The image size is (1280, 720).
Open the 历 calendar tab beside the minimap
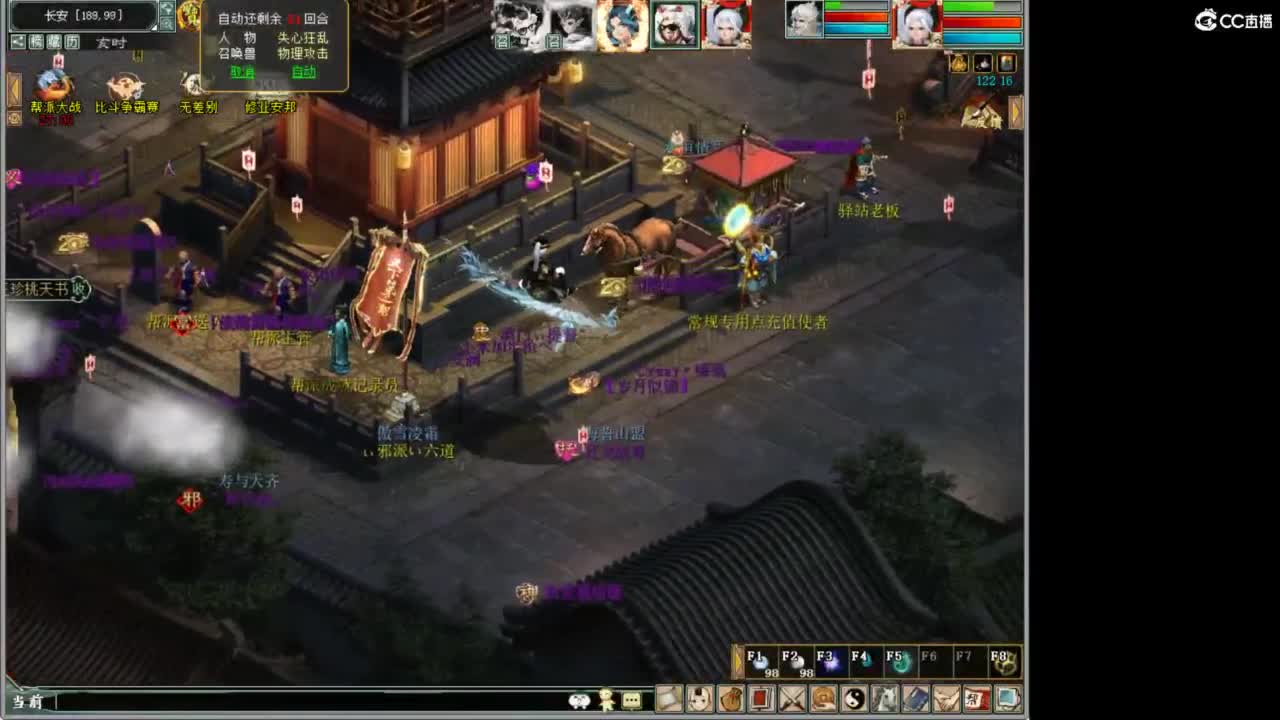[x=70, y=41]
